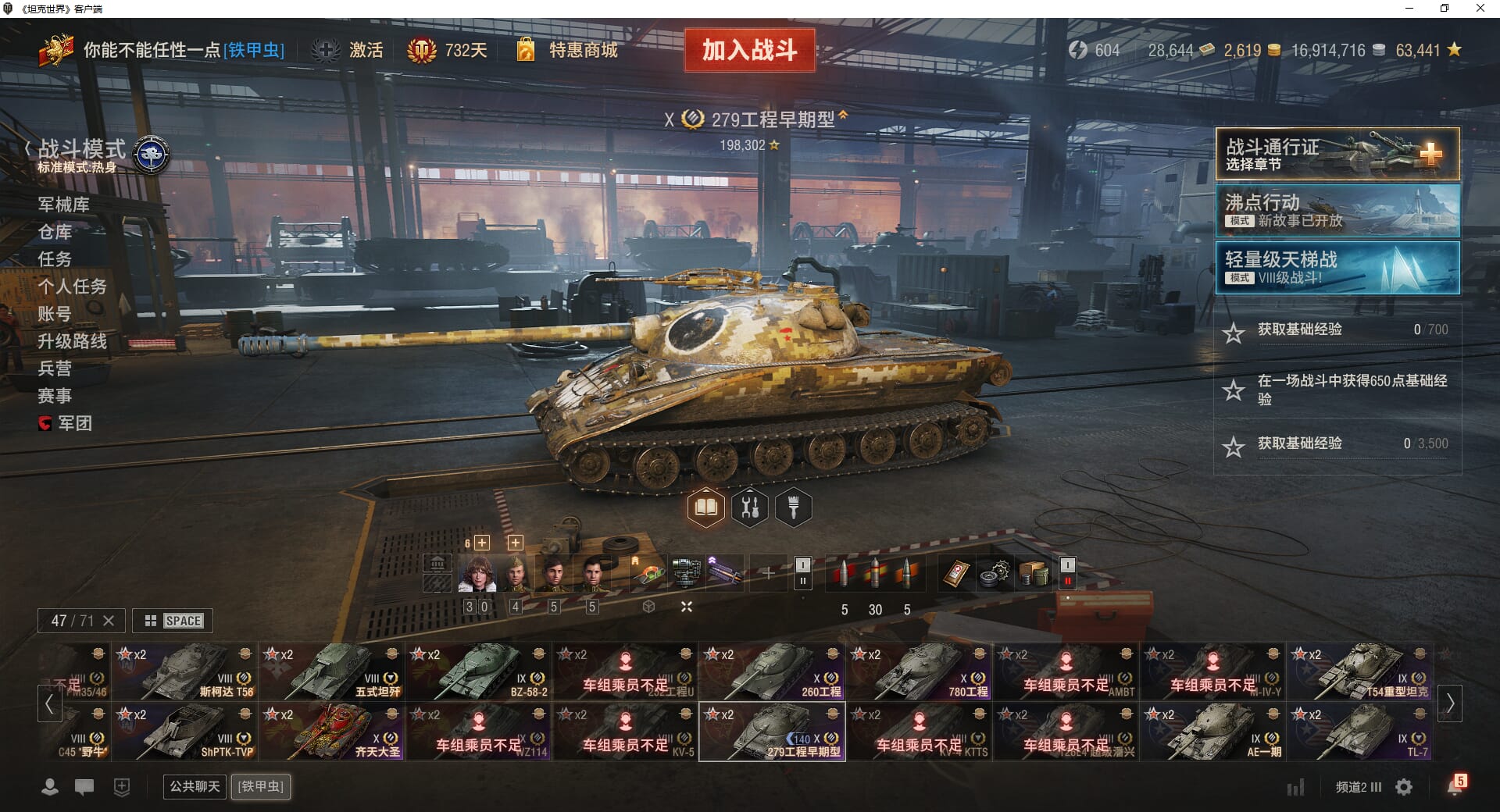This screenshot has height=812, width=1500.
Task: Open game settings gear icon
Action: (1404, 787)
